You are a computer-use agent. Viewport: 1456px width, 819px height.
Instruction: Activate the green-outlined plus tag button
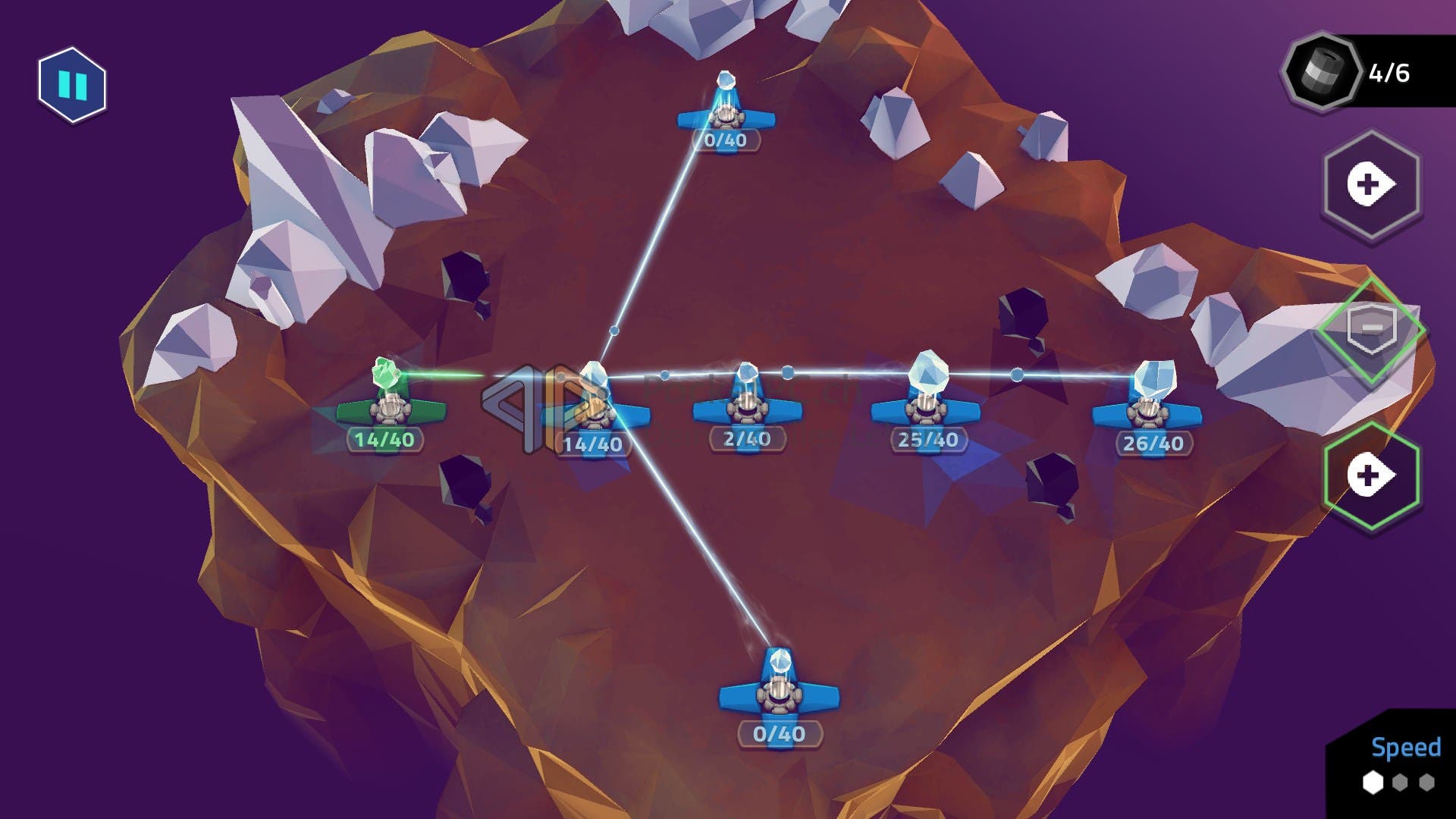tap(1371, 476)
